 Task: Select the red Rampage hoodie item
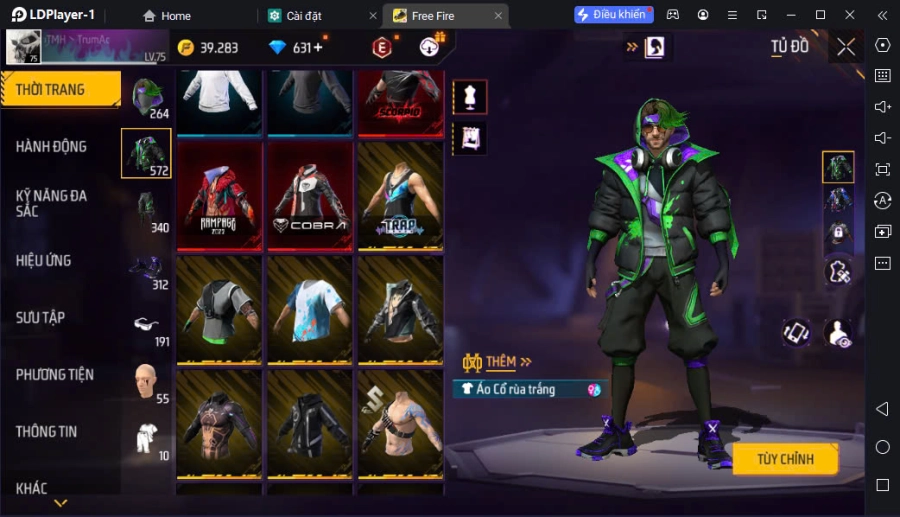219,195
